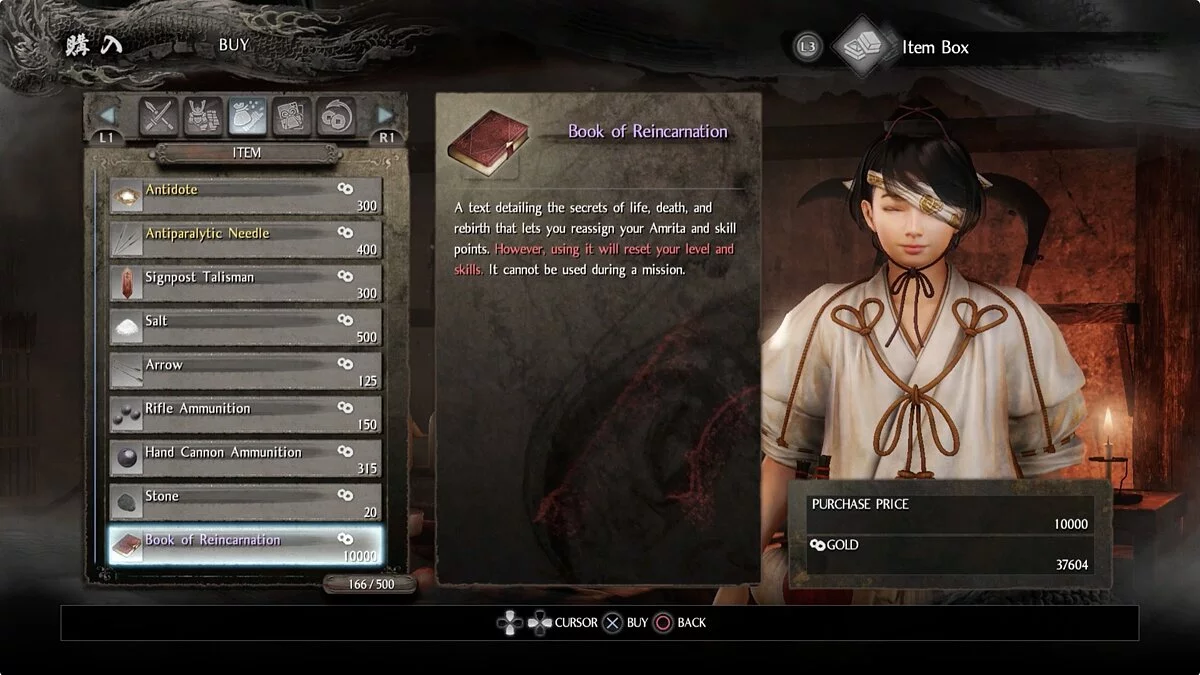The image size is (1200, 675).
Task: Select the item pouch category tab
Action: pyautogui.click(x=247, y=117)
